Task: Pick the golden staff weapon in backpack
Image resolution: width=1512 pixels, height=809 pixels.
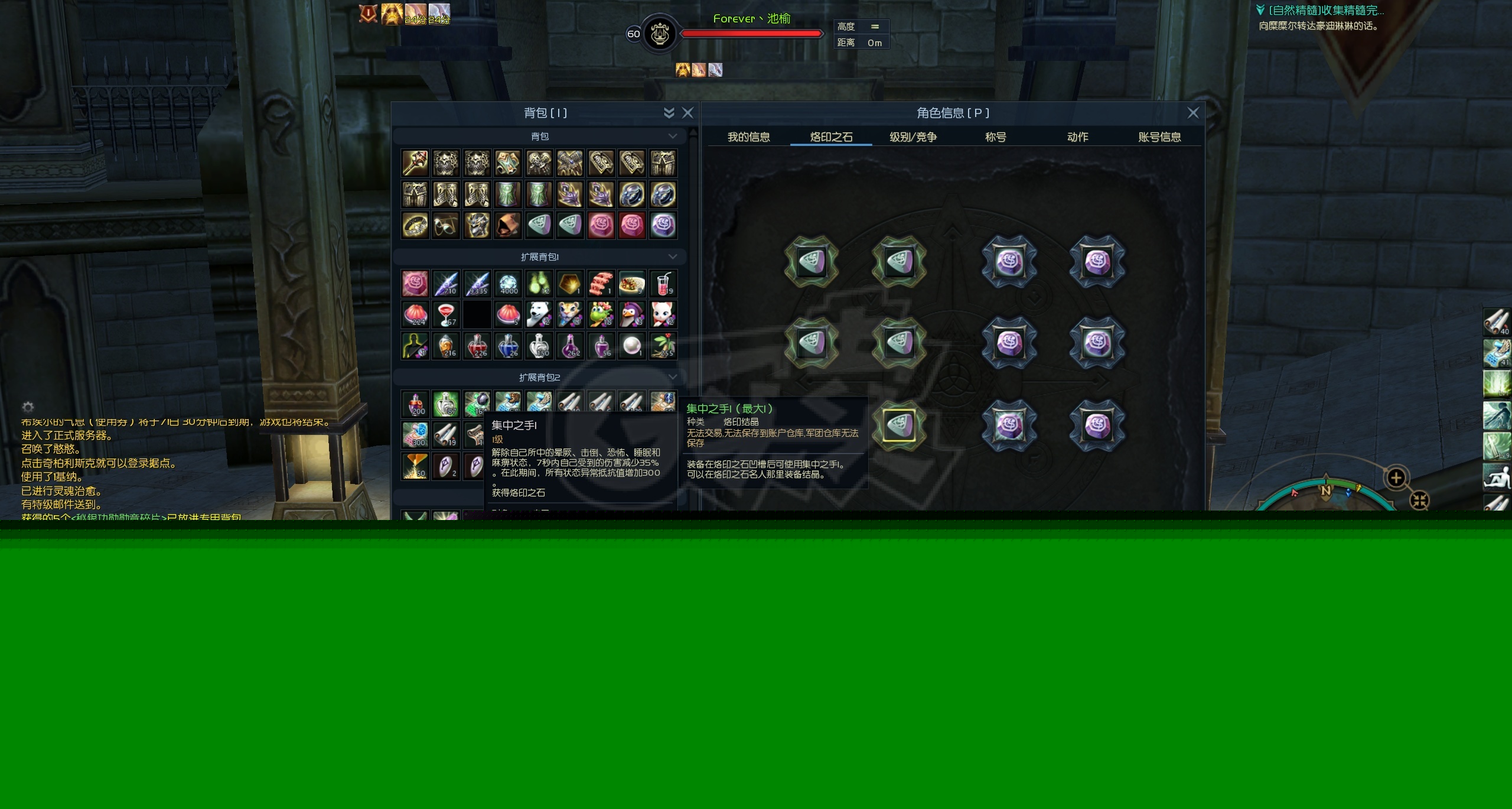Action: (x=415, y=163)
